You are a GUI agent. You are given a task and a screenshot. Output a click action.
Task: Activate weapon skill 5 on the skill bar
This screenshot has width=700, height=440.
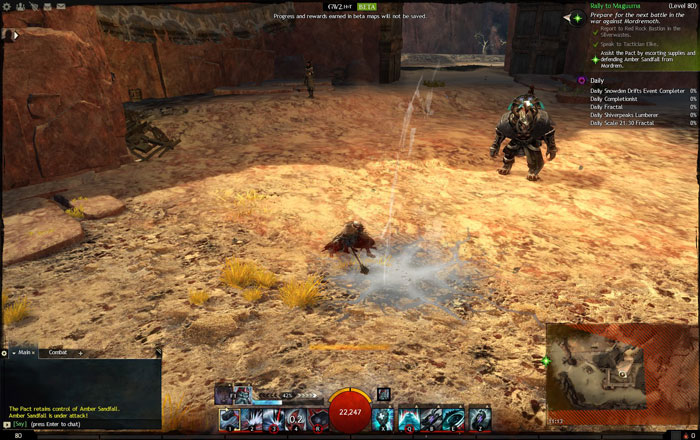(318, 418)
